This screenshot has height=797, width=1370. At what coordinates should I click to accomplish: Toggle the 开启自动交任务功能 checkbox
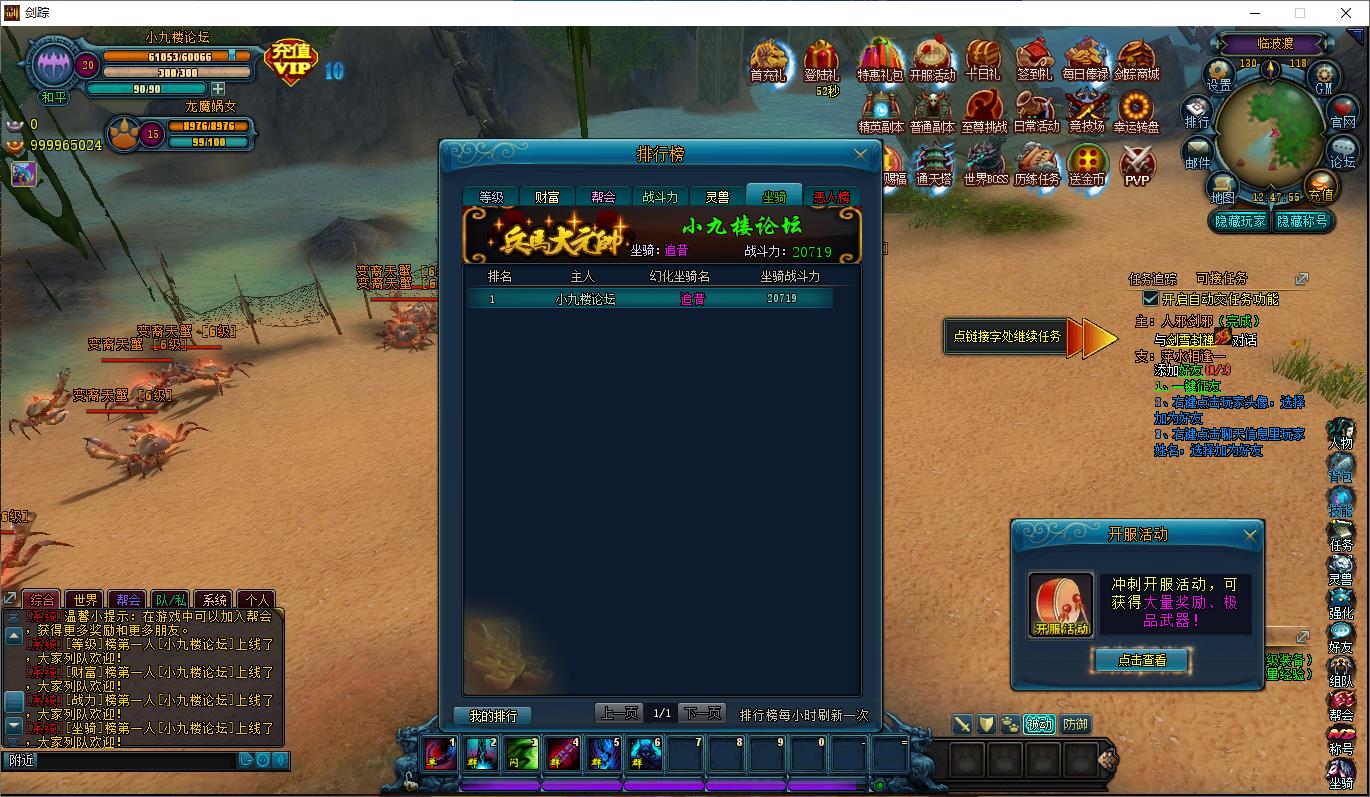pyautogui.click(x=1151, y=299)
